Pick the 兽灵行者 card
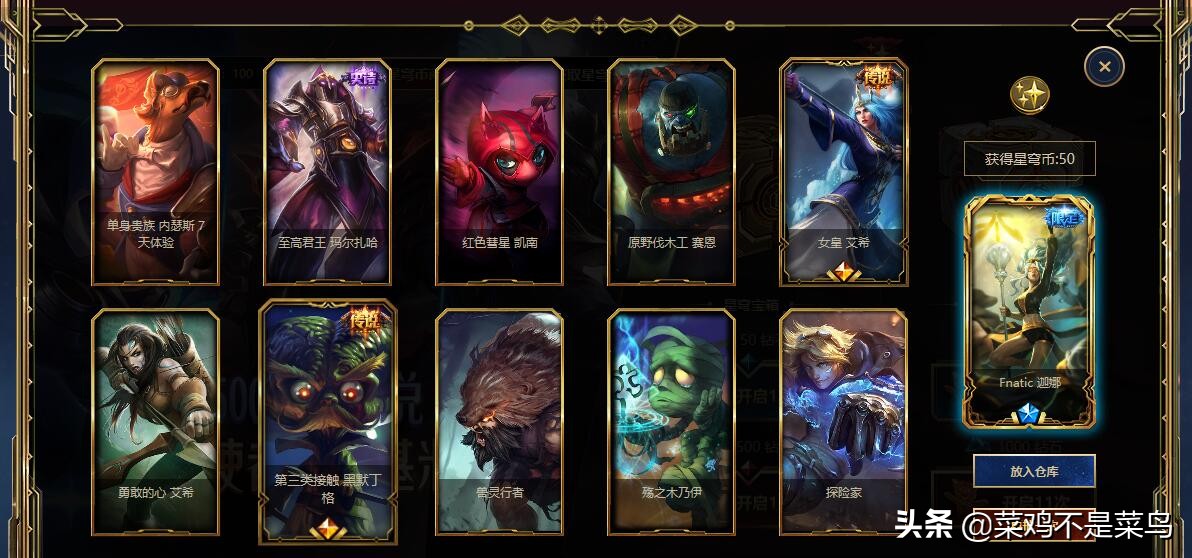The image size is (1192, 558). pyautogui.click(x=499, y=421)
